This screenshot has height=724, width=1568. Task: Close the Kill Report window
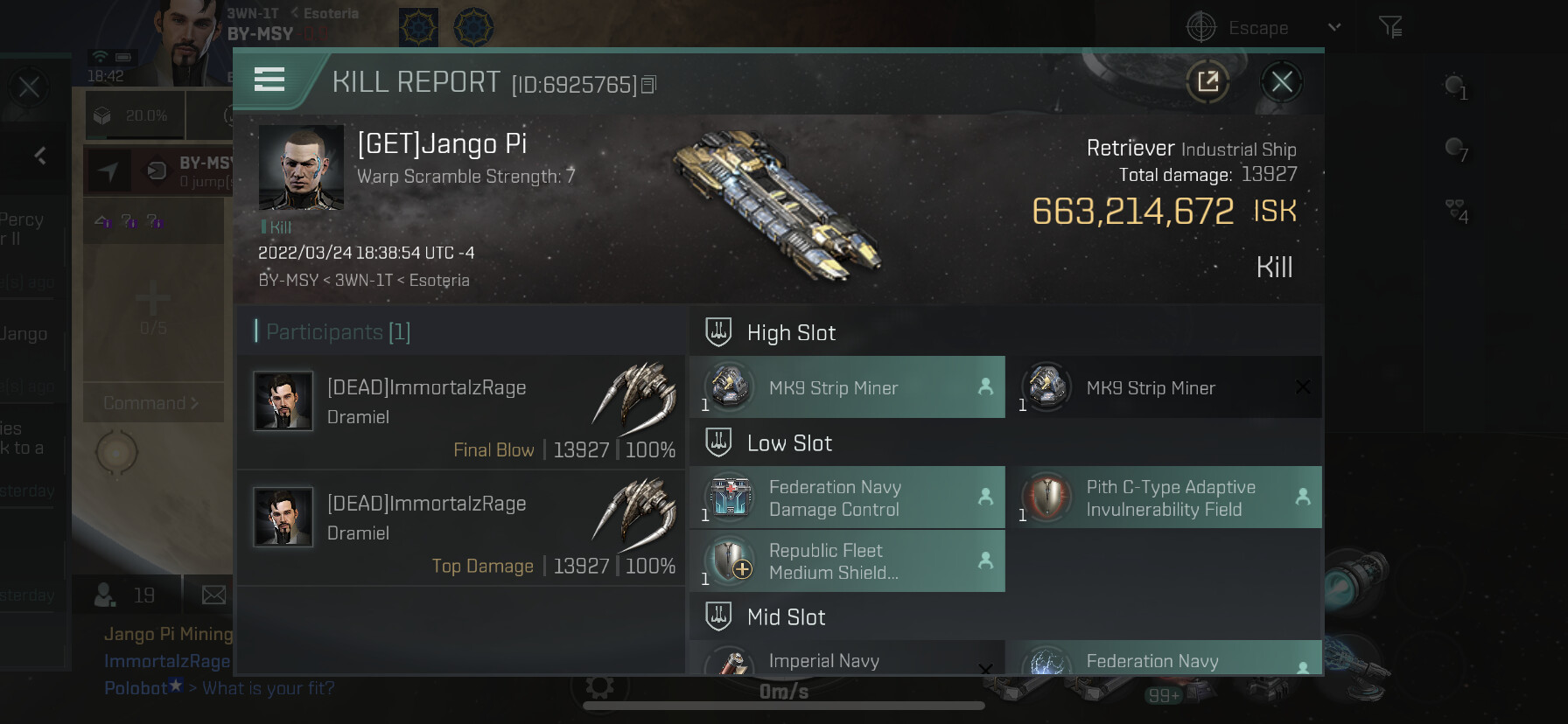[x=1282, y=82]
